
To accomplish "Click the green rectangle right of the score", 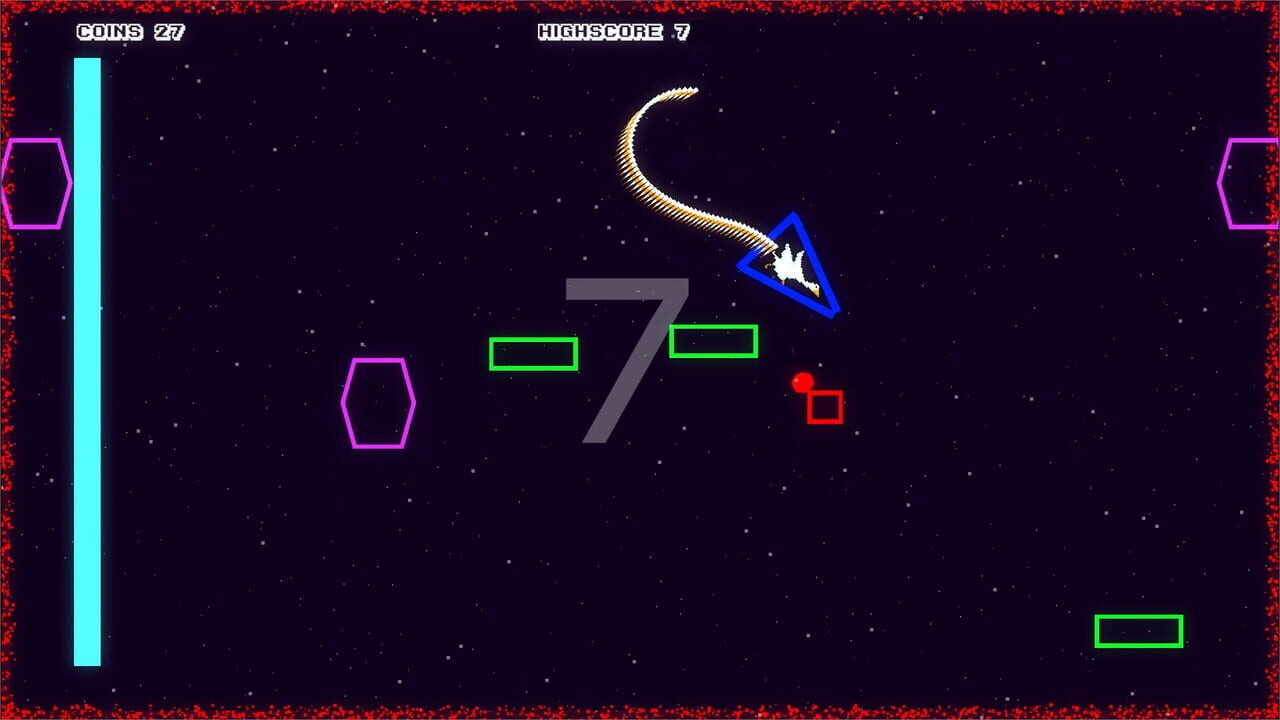I will coord(714,343).
